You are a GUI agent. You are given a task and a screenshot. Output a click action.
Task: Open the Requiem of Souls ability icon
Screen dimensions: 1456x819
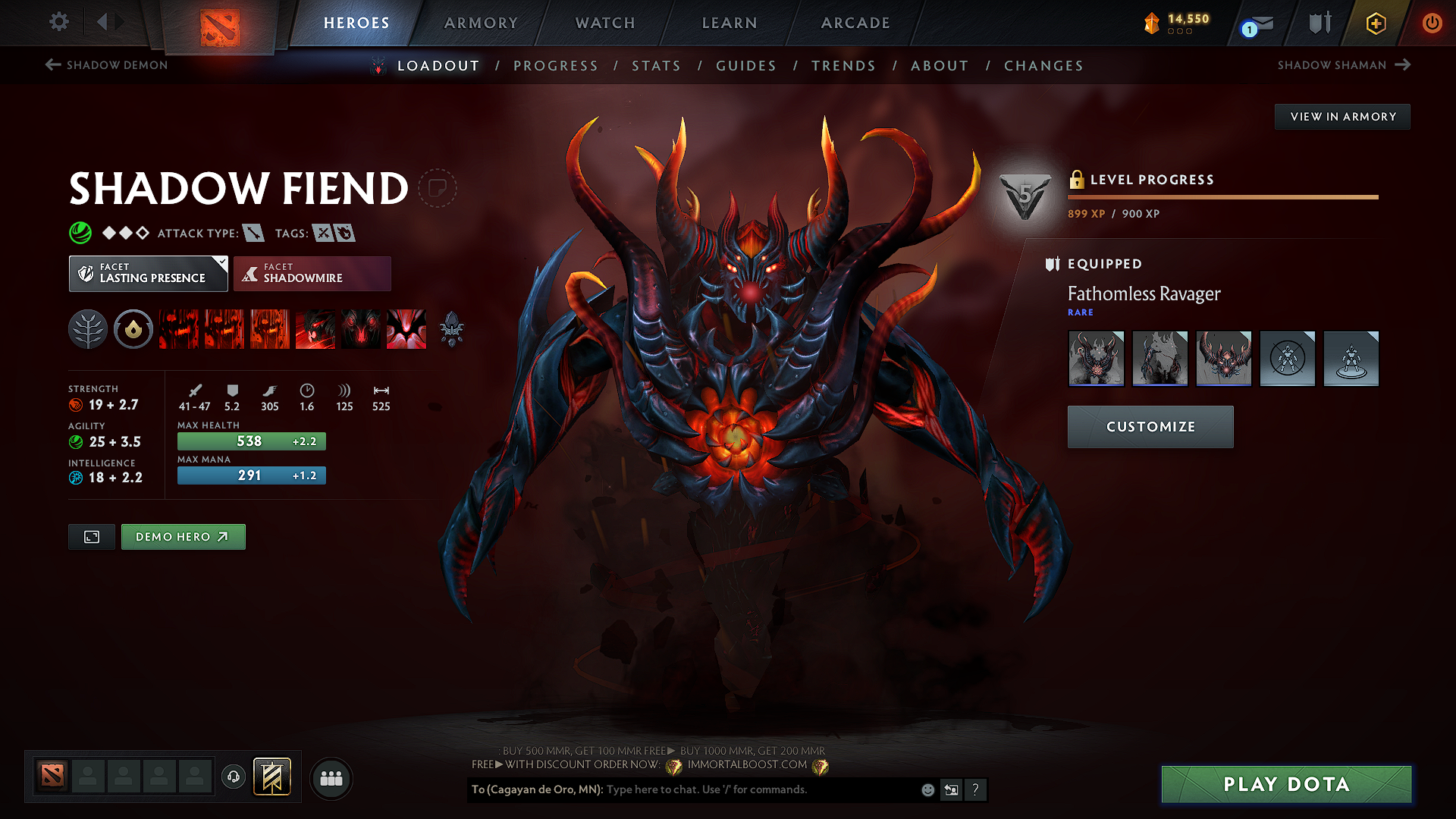pyautogui.click(x=406, y=329)
